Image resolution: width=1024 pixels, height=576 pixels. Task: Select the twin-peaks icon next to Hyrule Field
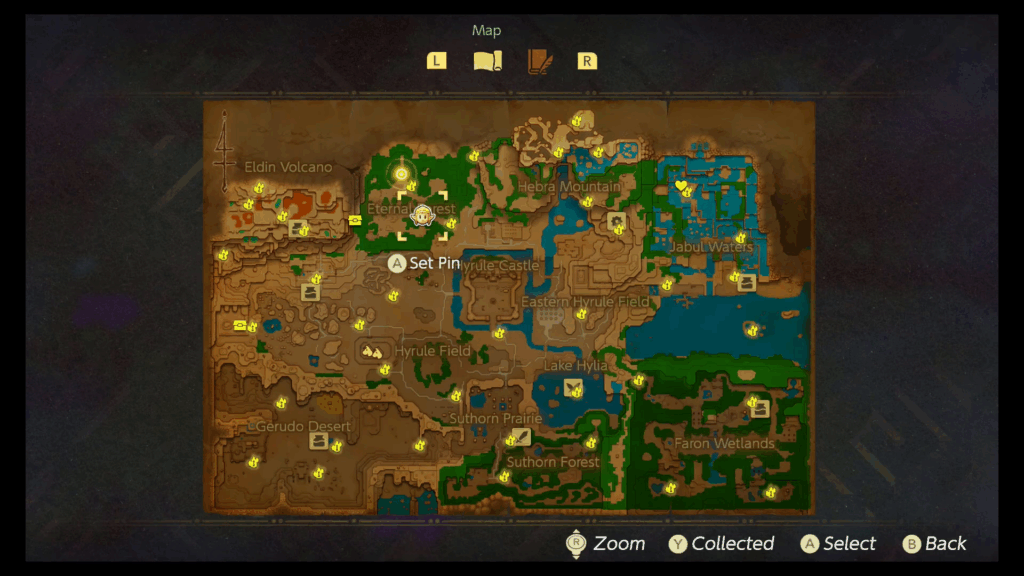coord(372,351)
